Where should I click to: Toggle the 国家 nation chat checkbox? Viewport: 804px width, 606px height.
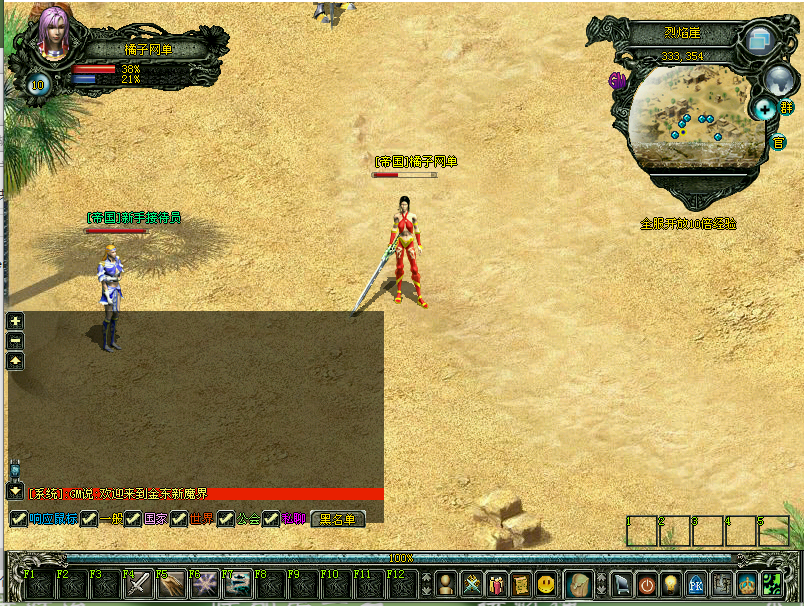[x=133, y=519]
